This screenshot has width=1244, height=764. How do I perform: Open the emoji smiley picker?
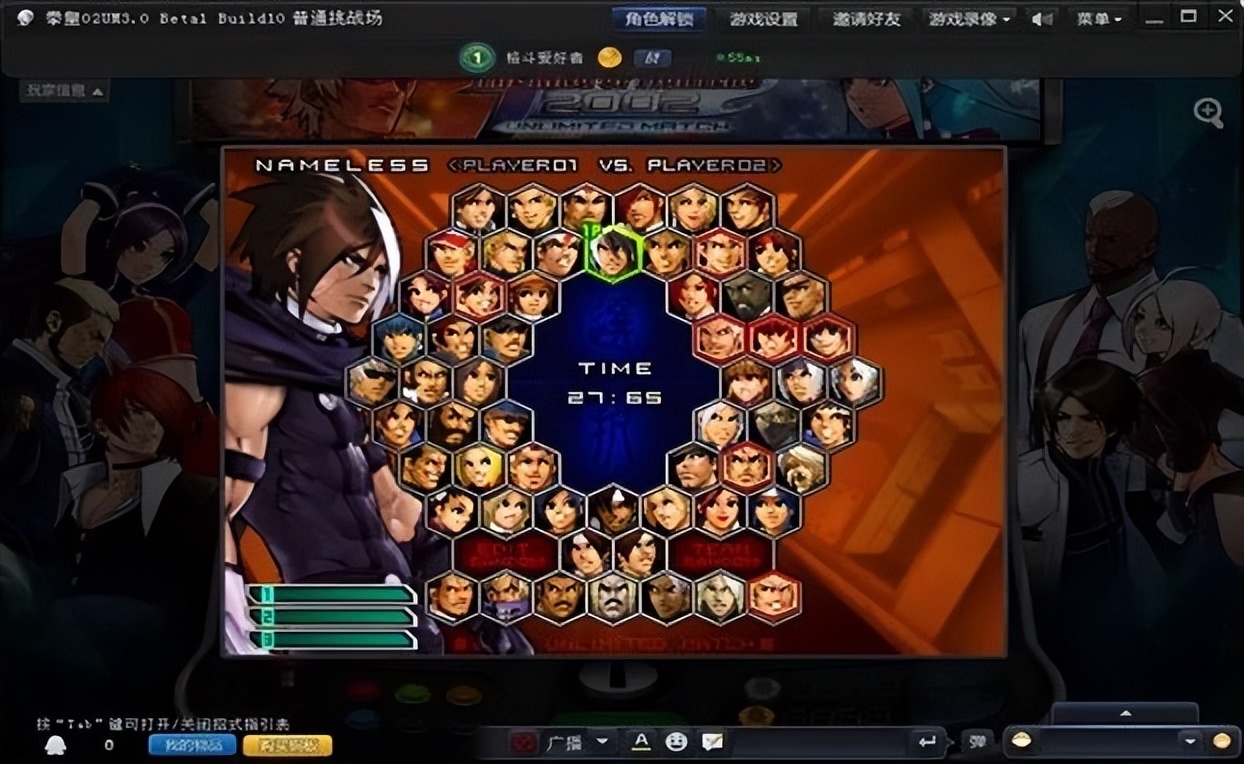pos(677,742)
